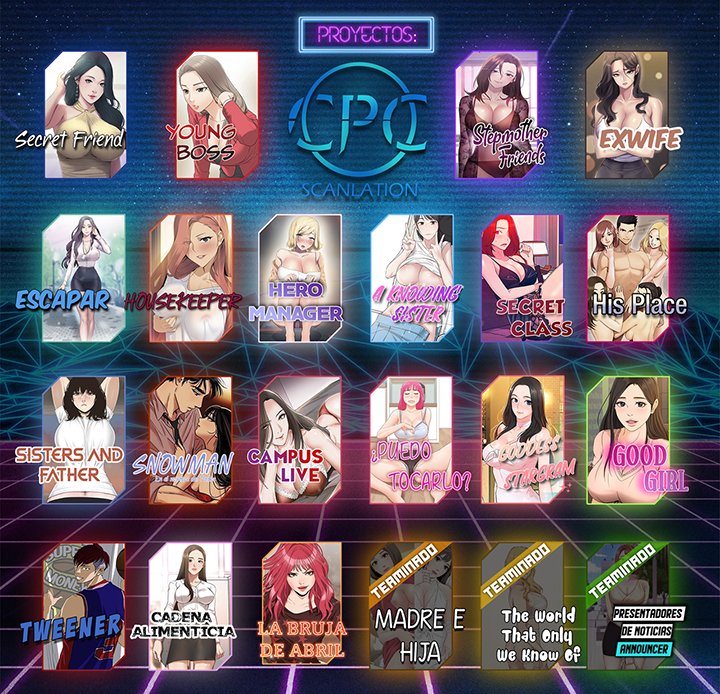Open the Campus Live project

click(298, 440)
